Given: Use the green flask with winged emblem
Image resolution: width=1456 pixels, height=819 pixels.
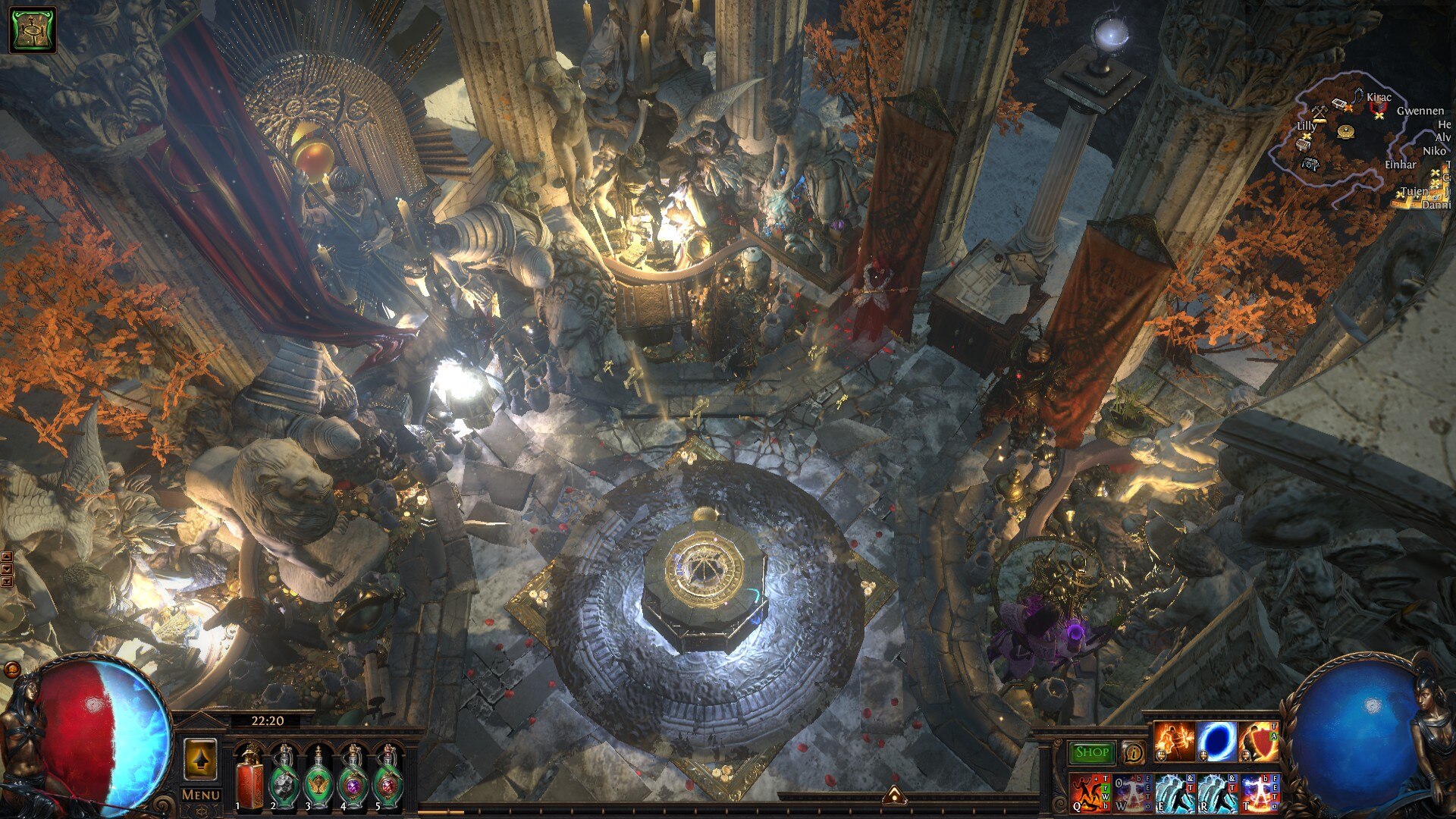Looking at the screenshot, I should pyautogui.click(x=318, y=778).
